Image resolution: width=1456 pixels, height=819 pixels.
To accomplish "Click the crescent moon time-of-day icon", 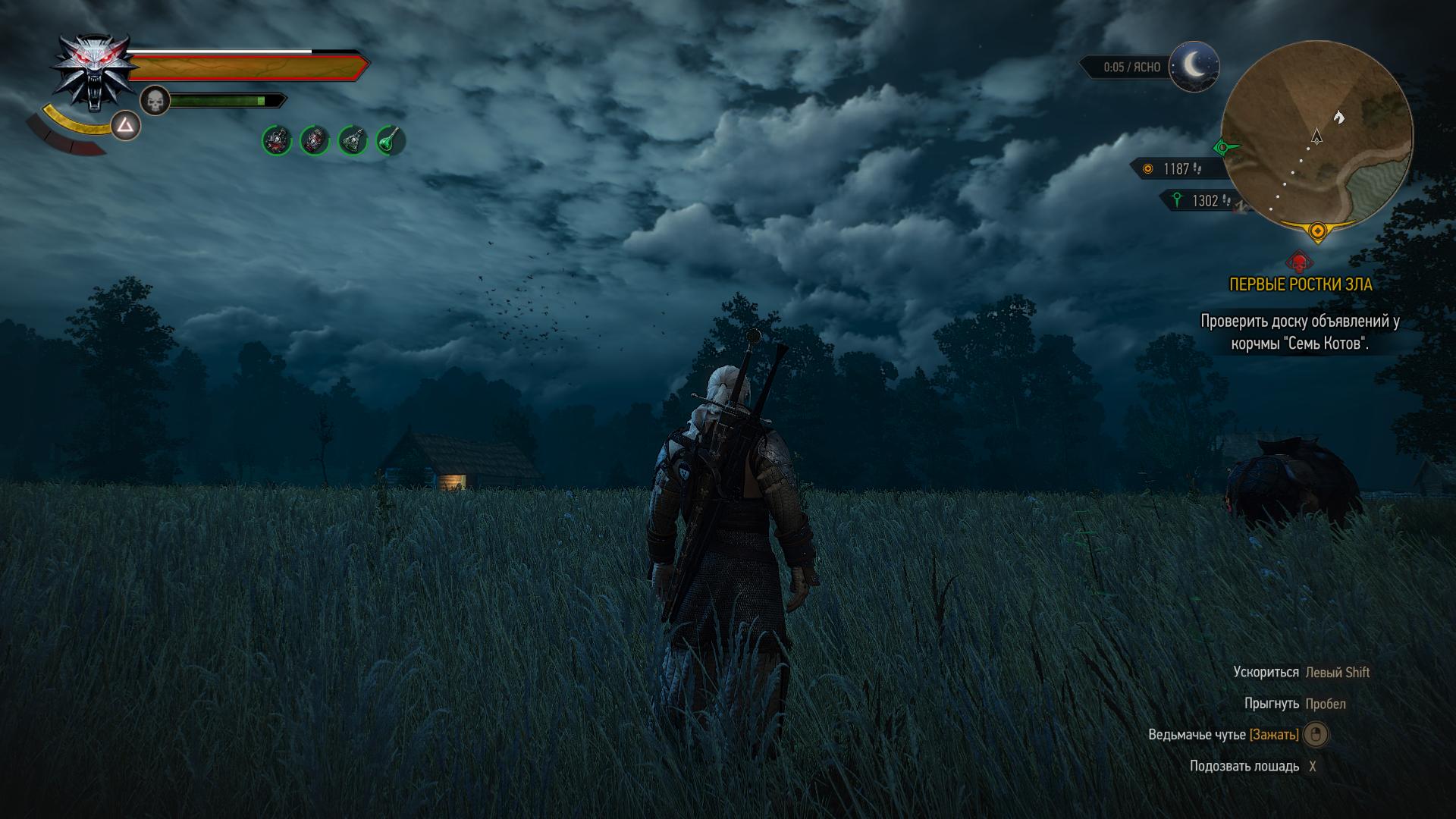I will click(x=1194, y=67).
